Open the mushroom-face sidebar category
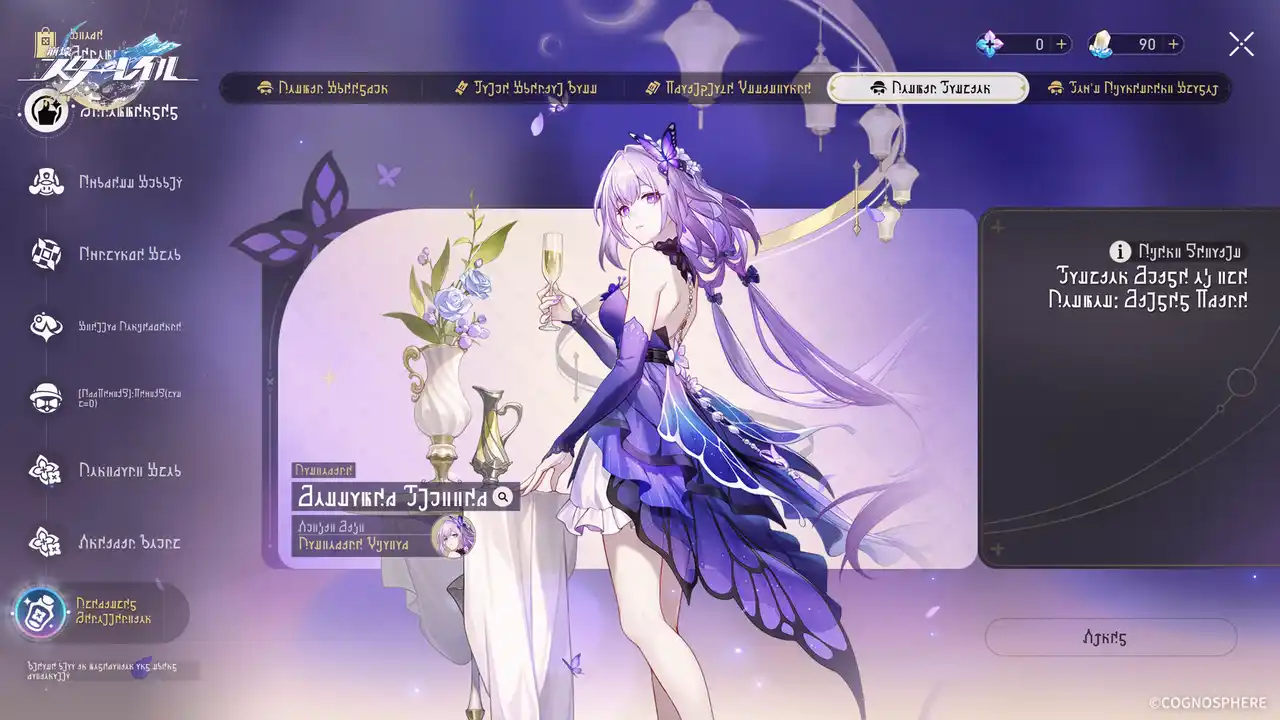Viewport: 1280px width, 720px height. click(46, 183)
